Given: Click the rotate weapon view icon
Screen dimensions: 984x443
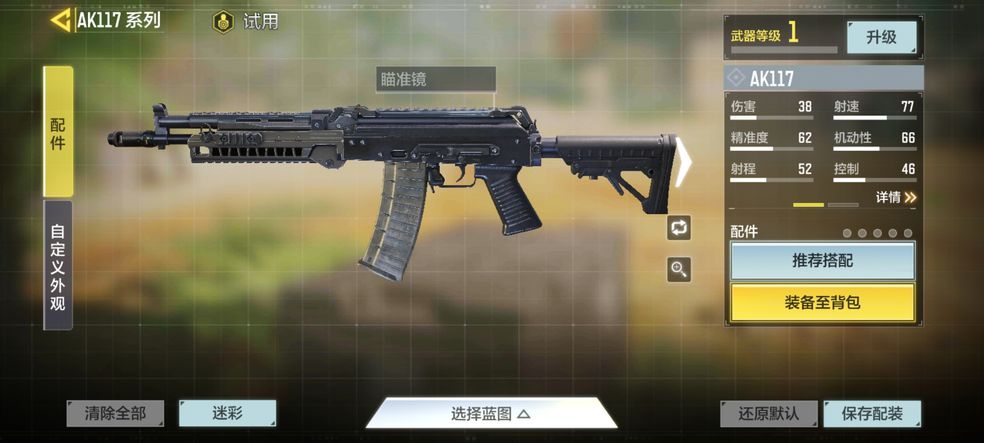Looking at the screenshot, I should [679, 227].
